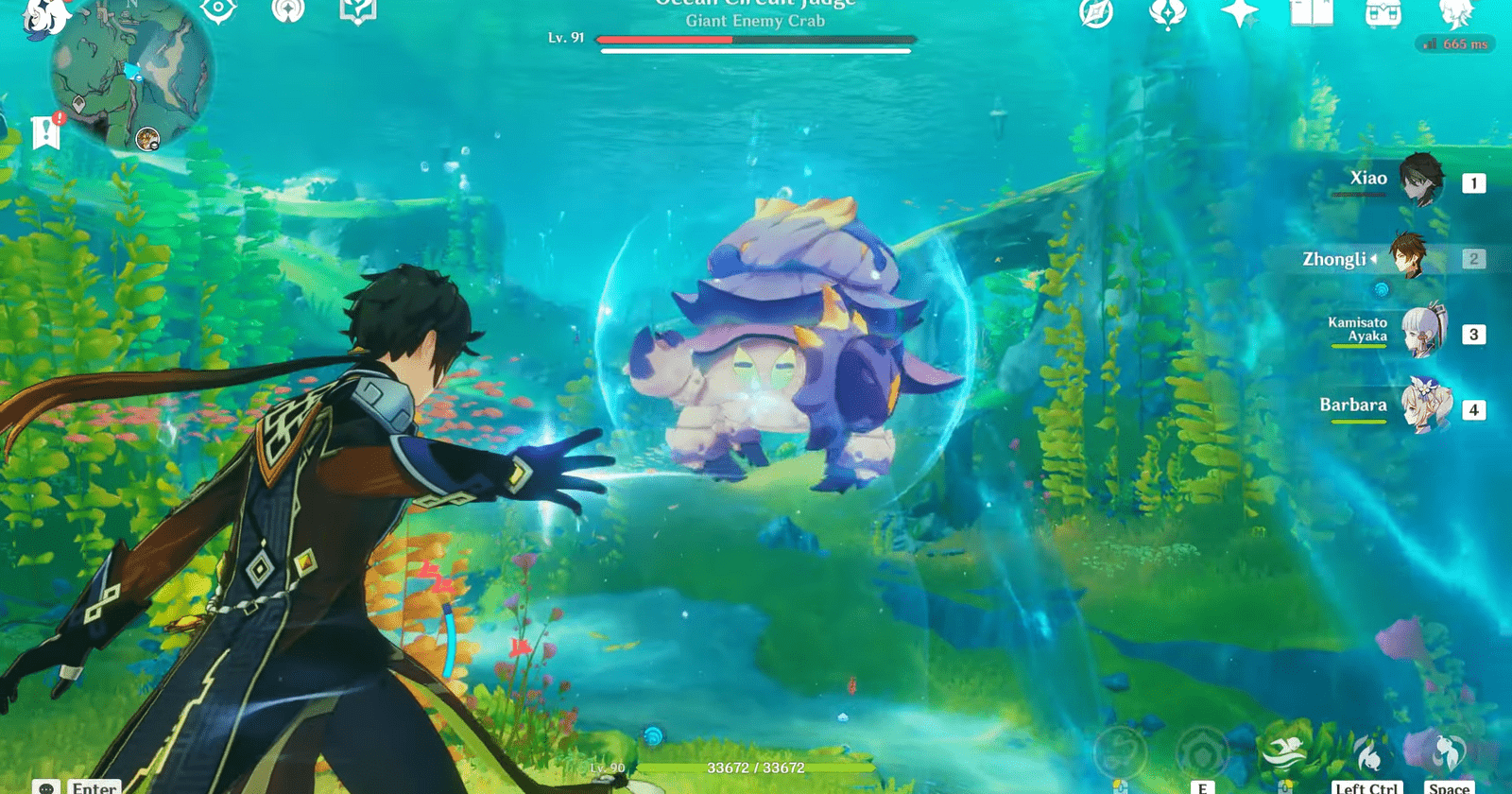The height and width of the screenshot is (794, 1512).
Task: Open the Adventurer Handbook book icon
Action: click(1311, 13)
